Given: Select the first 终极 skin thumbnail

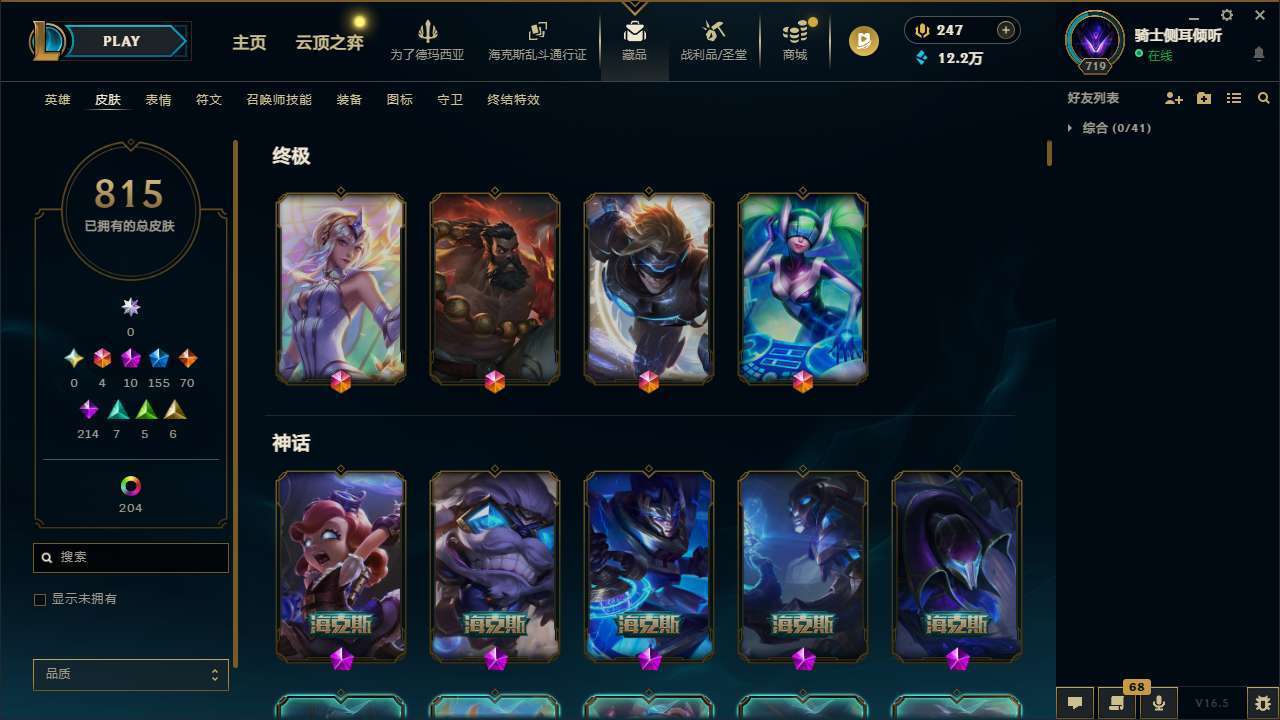Looking at the screenshot, I should tap(340, 288).
